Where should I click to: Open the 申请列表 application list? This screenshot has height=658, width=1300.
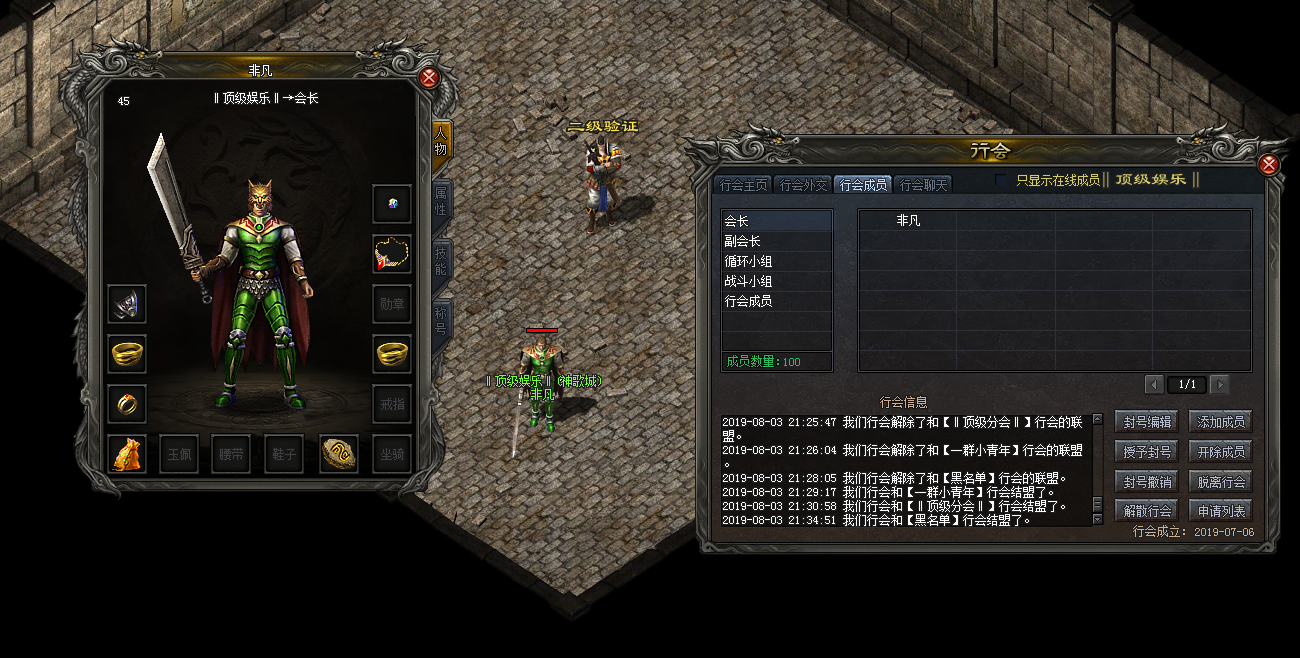pyautogui.click(x=1220, y=511)
